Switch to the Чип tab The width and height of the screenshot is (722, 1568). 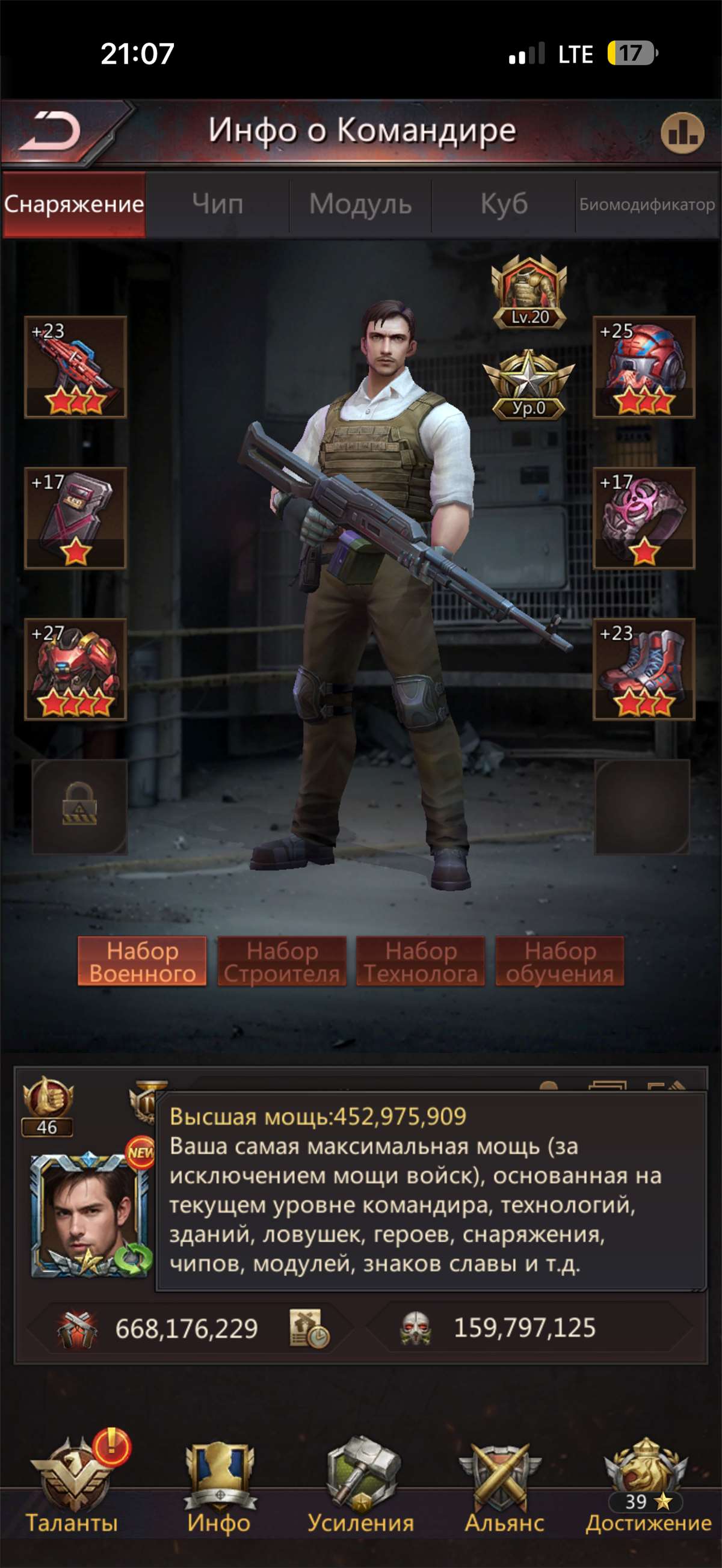217,204
